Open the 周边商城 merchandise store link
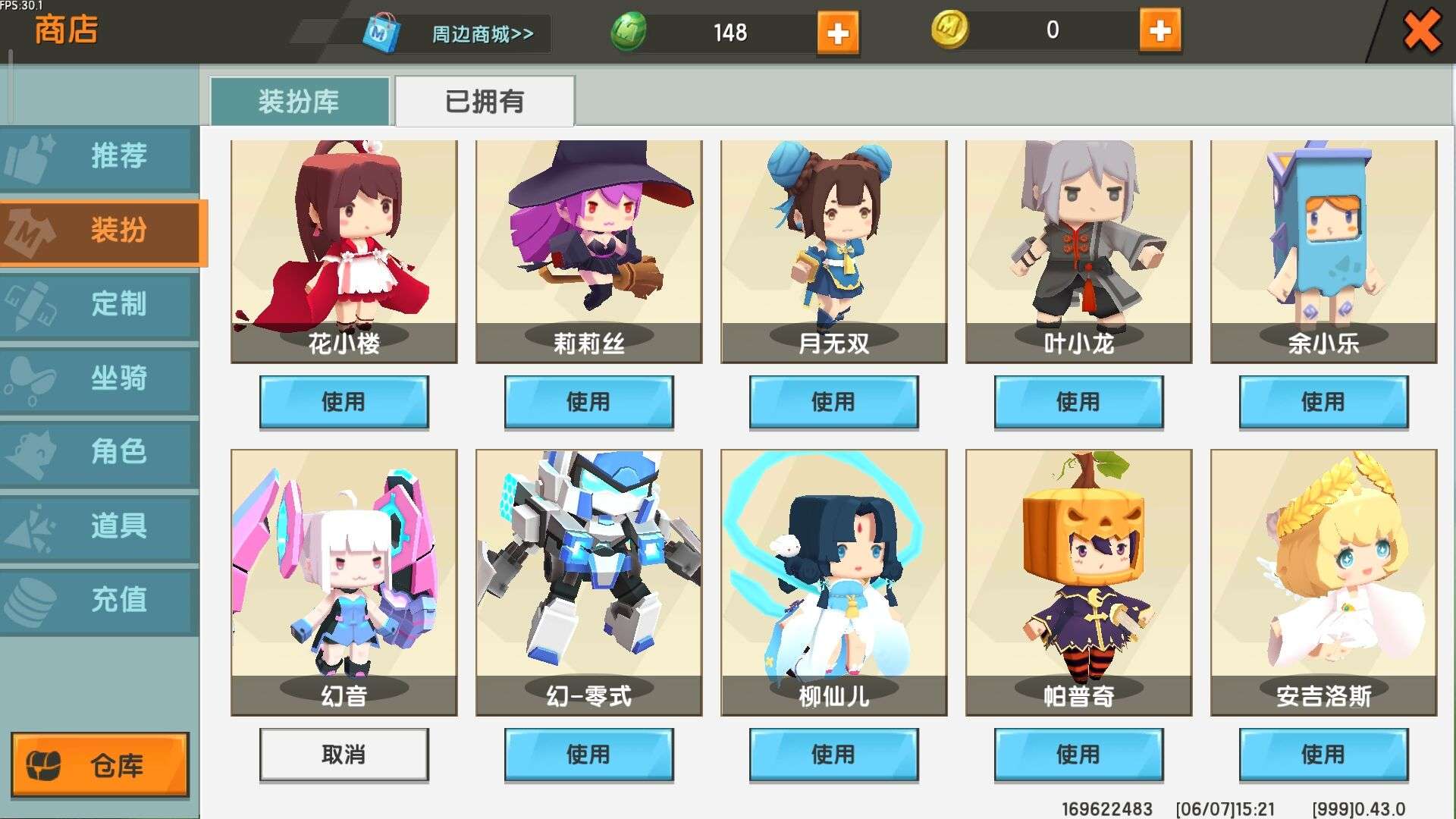 (x=481, y=33)
